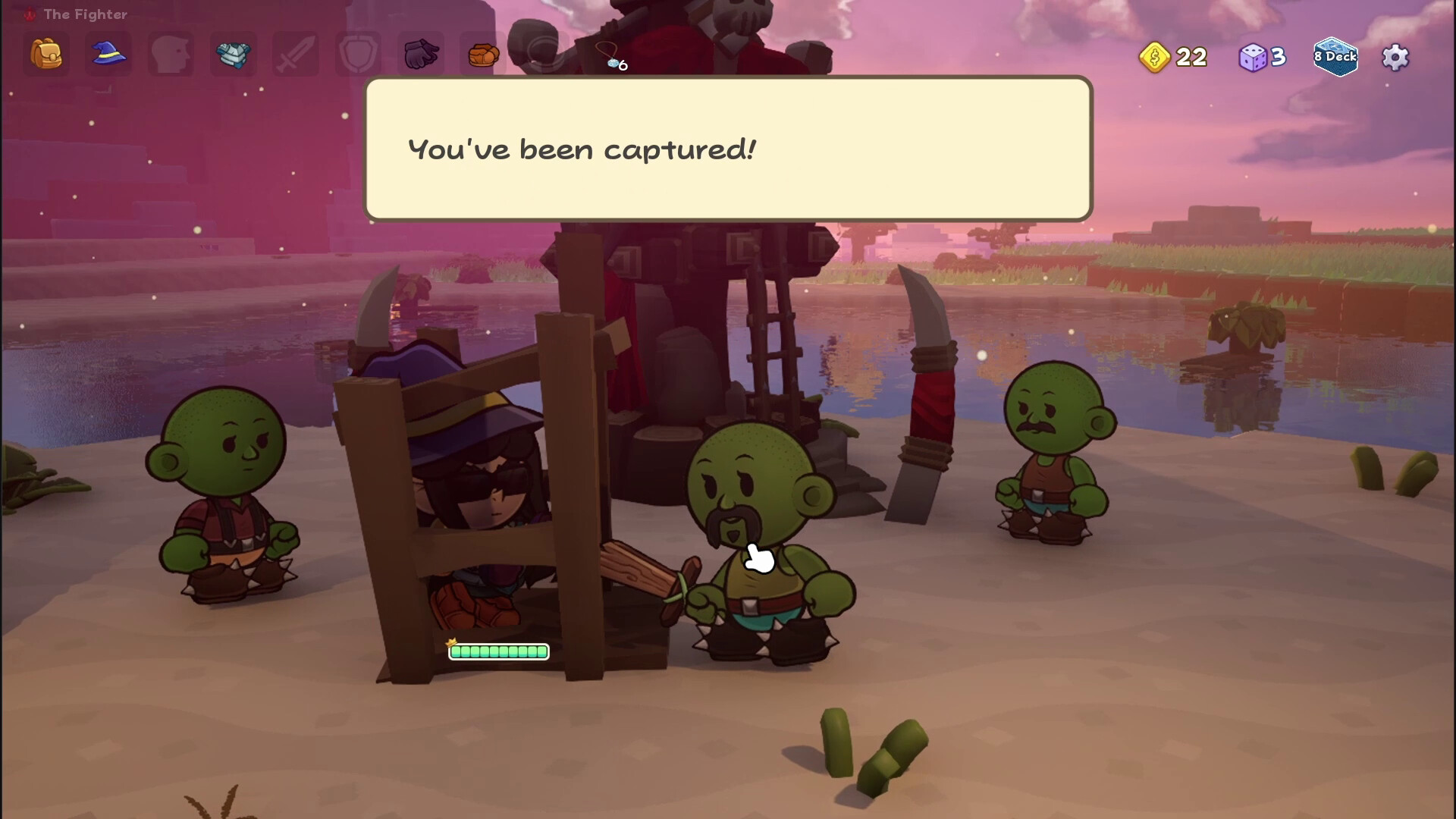
Task: Click the caged character's green health bar
Action: click(499, 651)
